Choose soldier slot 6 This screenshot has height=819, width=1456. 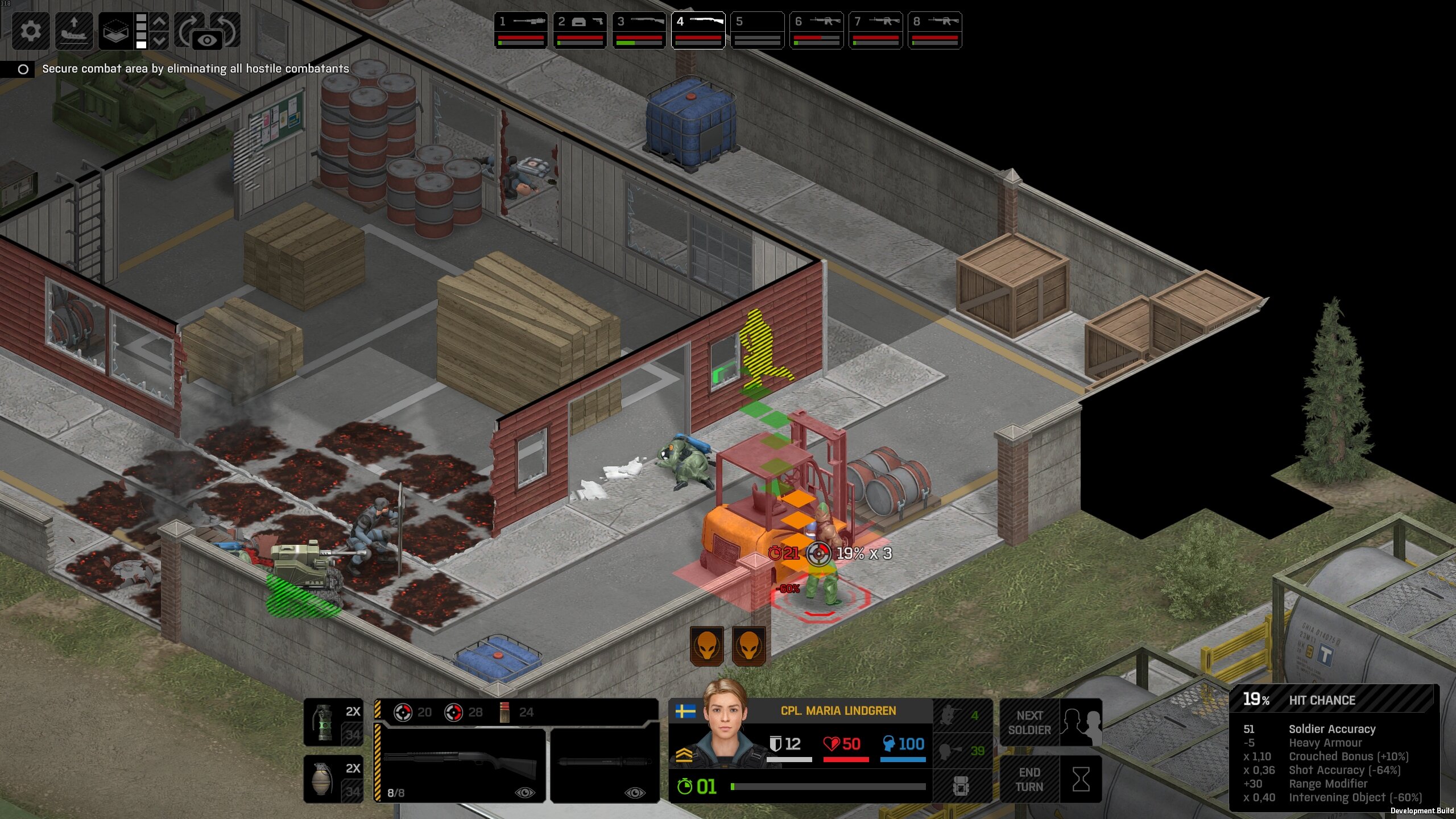pyautogui.click(x=816, y=30)
